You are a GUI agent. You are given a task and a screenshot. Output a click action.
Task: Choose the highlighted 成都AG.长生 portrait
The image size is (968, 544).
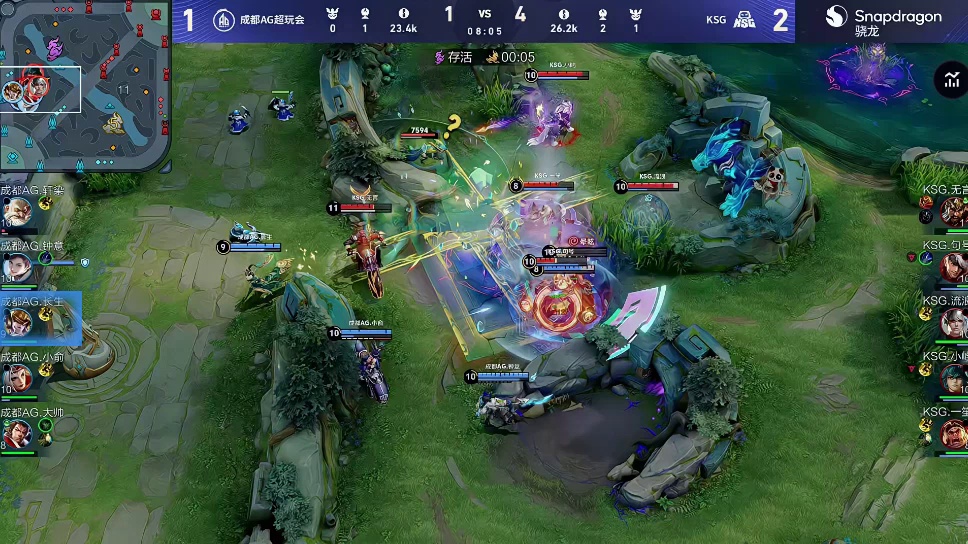pyautogui.click(x=17, y=323)
